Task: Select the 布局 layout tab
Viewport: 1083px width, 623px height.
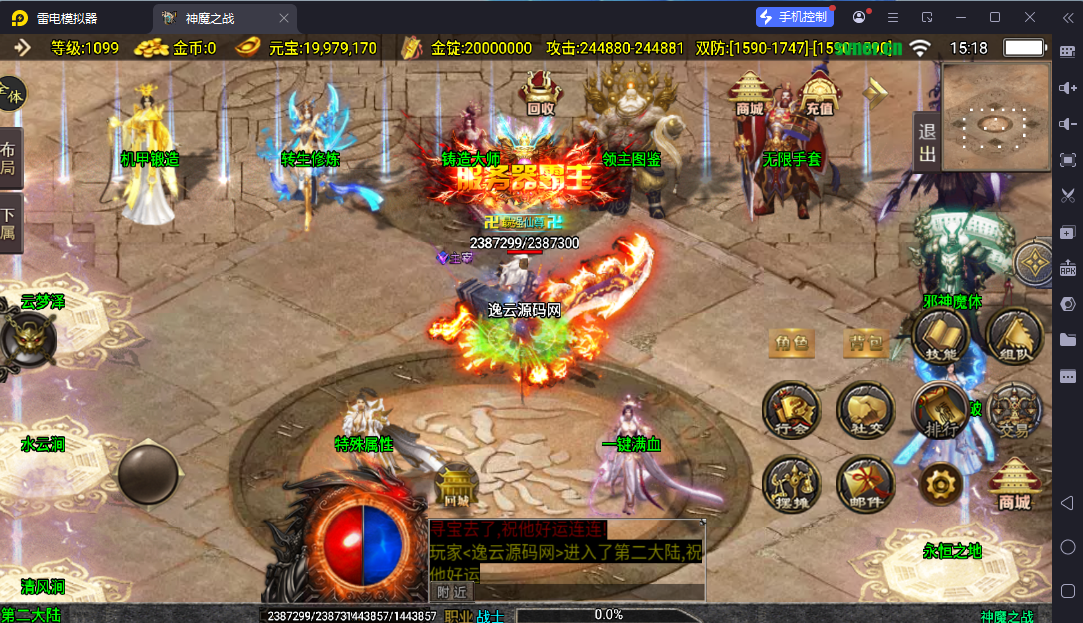Action: tap(9, 157)
